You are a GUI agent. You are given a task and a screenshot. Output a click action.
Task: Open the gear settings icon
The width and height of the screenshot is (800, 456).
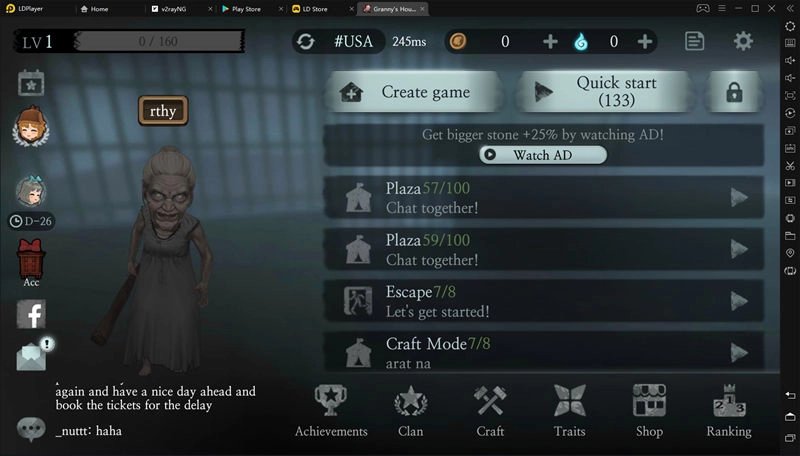743,41
